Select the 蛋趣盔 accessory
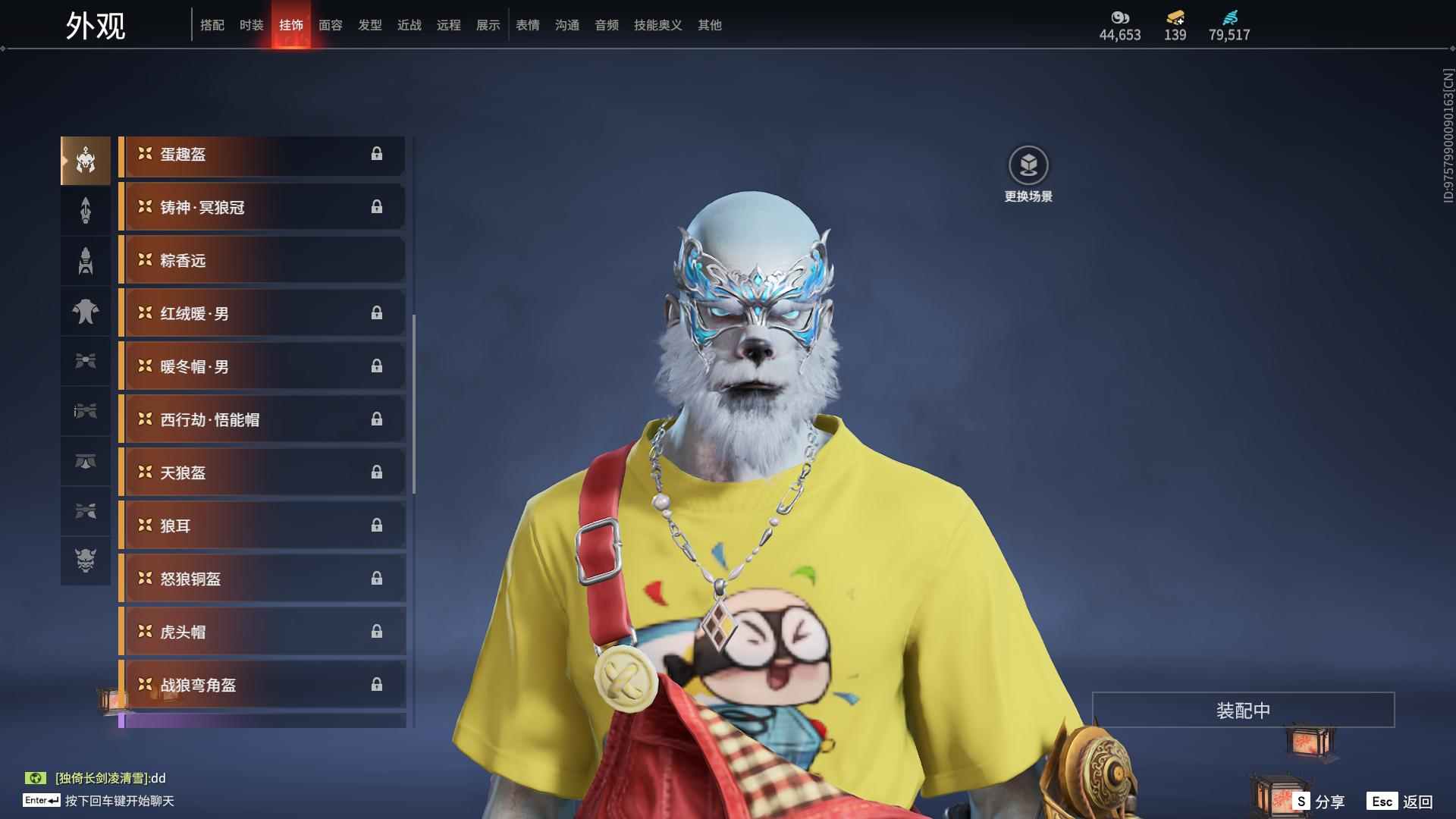 pos(262,155)
